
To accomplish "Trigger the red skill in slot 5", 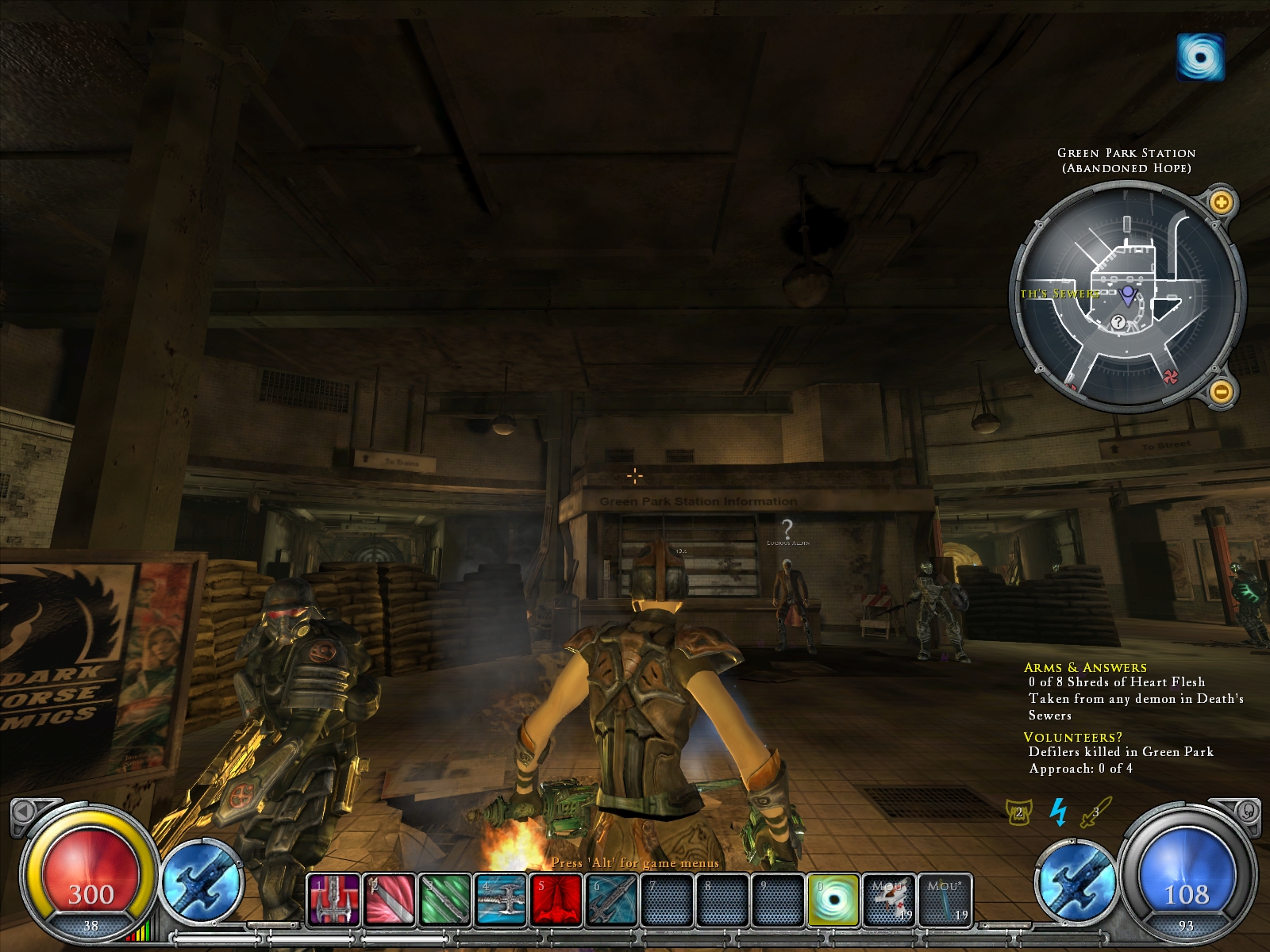I will click(x=556, y=900).
